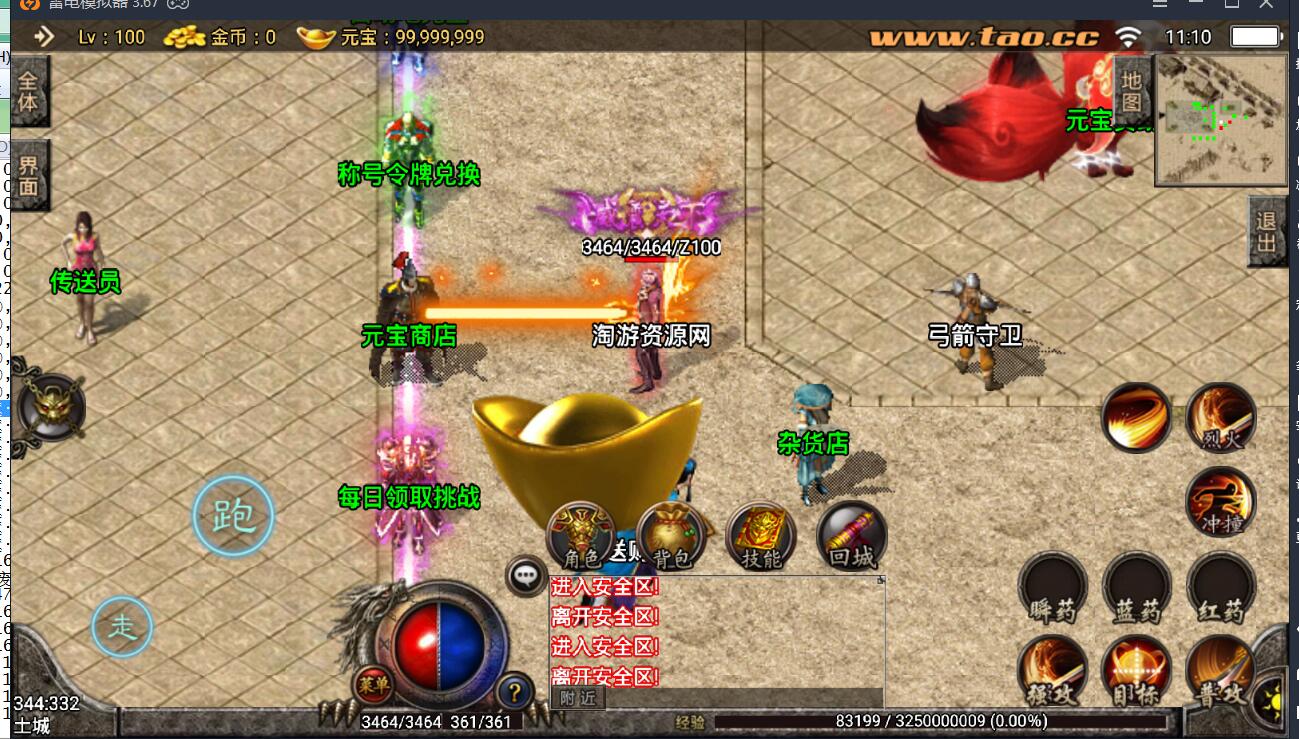Switch to the 附近 nearby chat tab

(x=578, y=698)
